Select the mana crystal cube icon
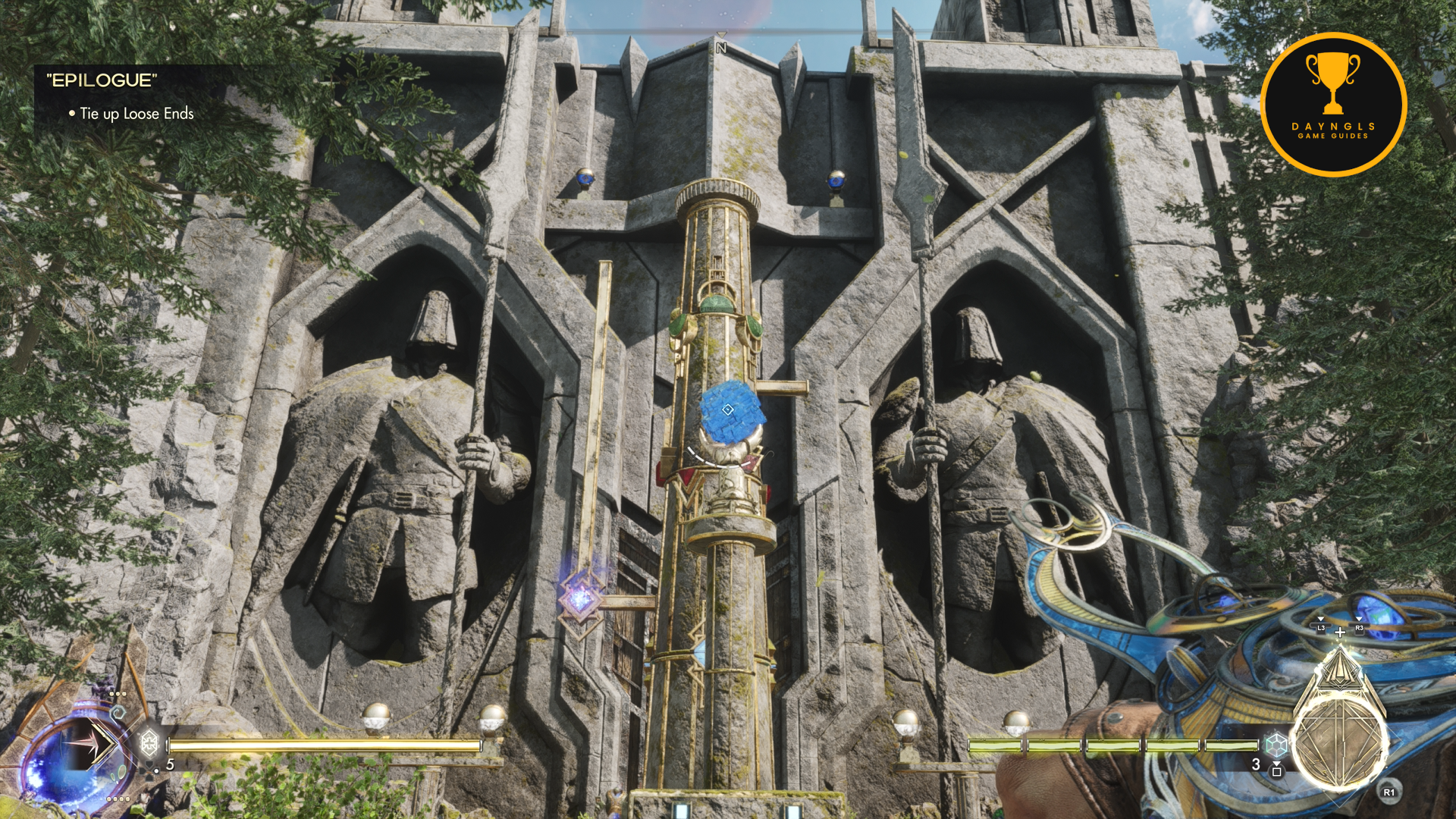1456x819 pixels. (x=1277, y=744)
